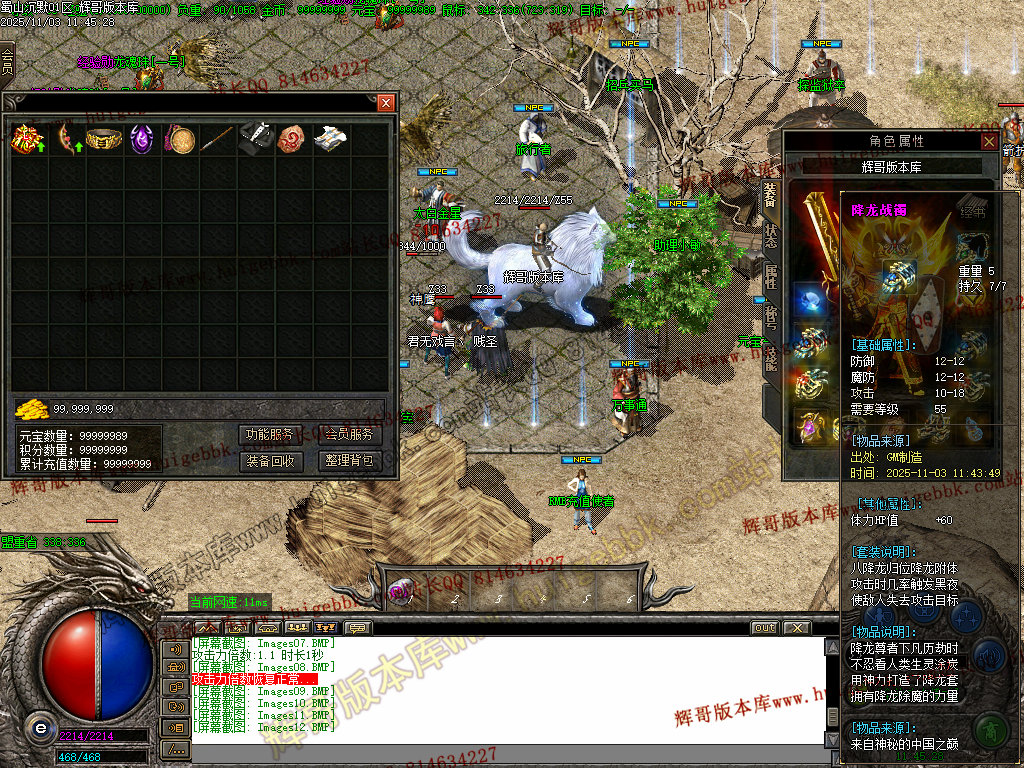Switch to the 属性 attributes tab

771,276
